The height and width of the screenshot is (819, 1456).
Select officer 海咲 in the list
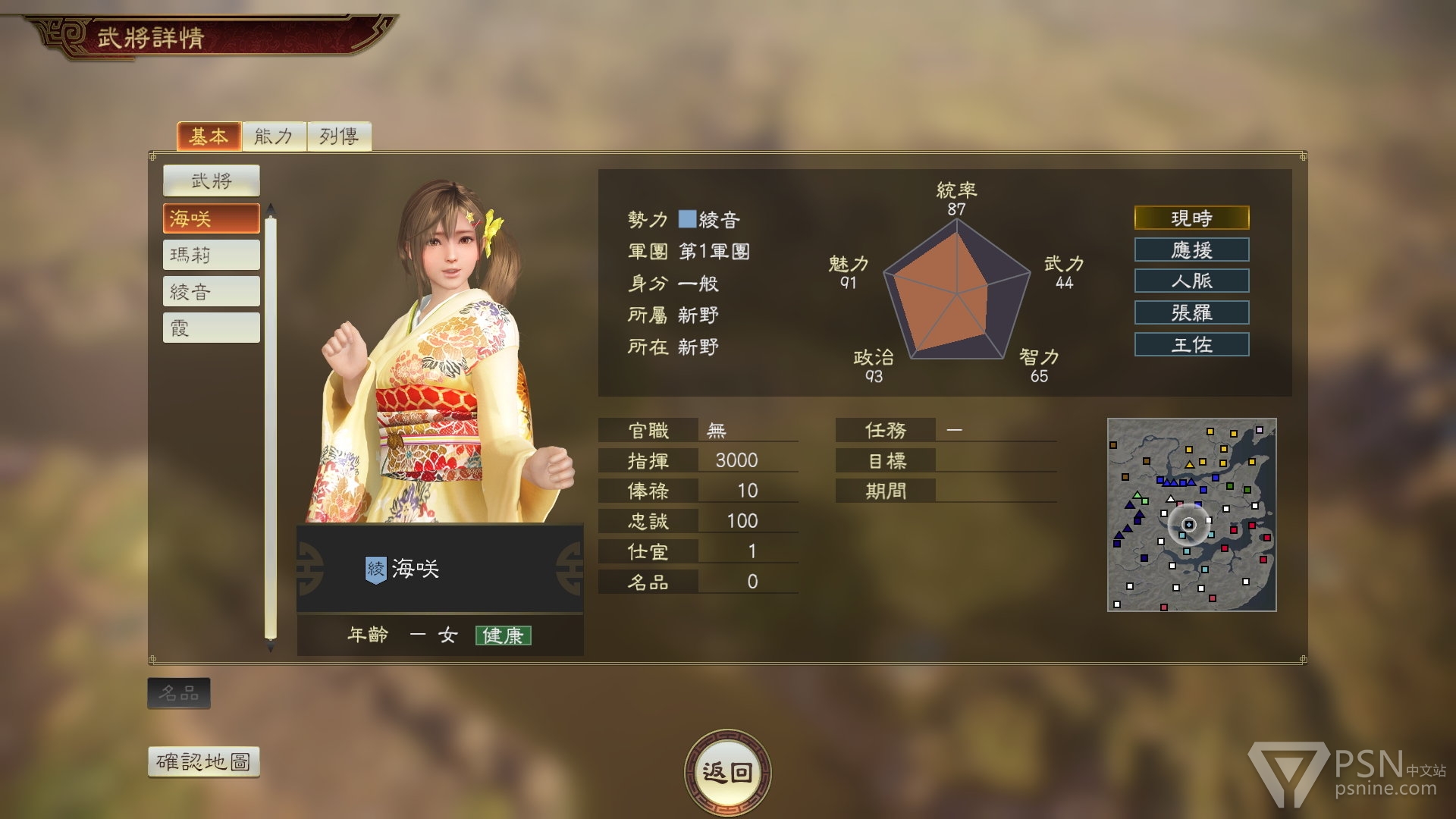211,218
